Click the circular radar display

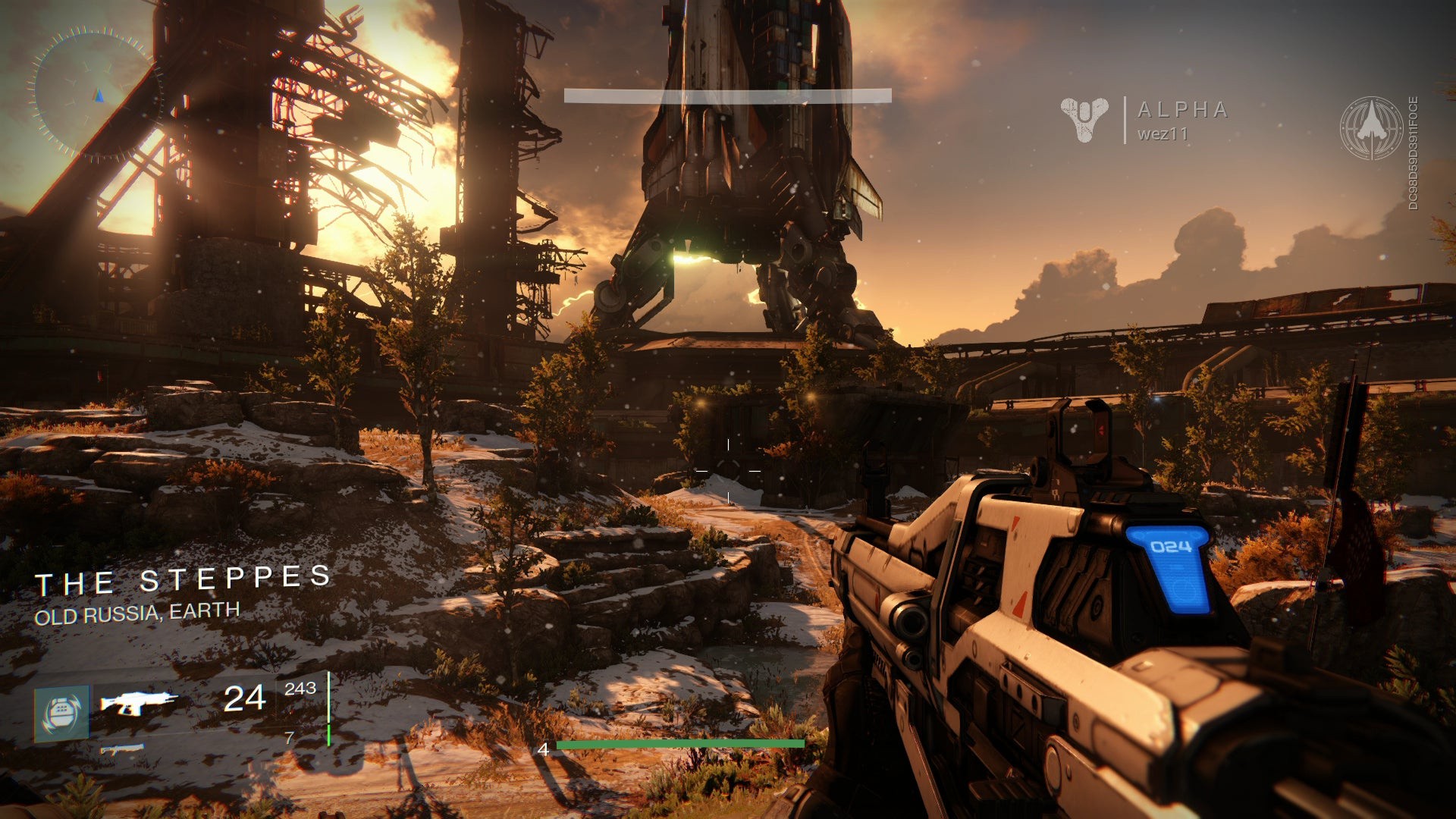(96, 94)
